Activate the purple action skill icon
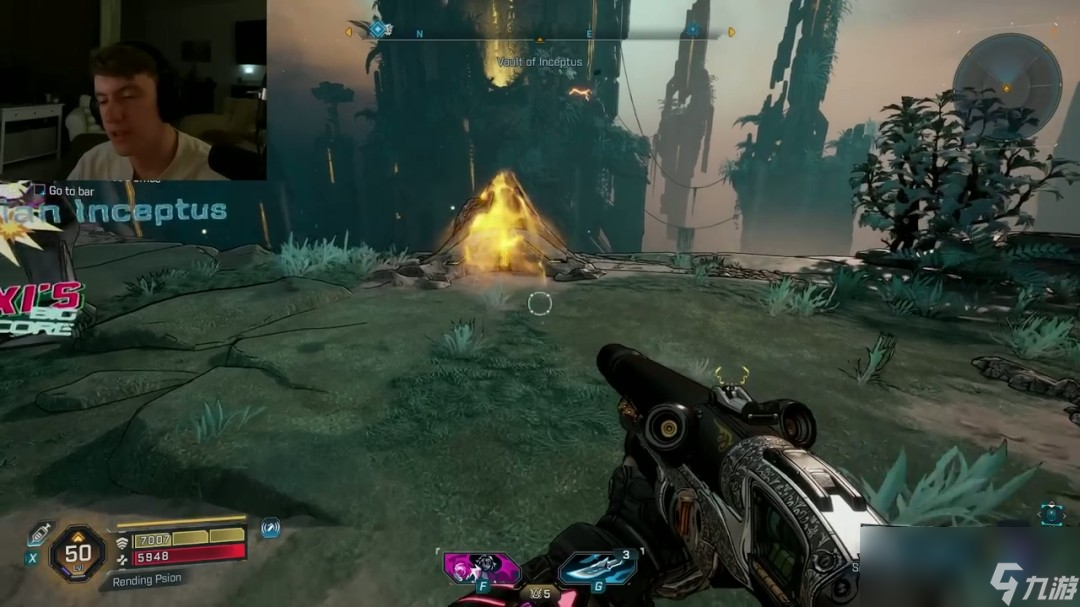1080x607 pixels. point(481,567)
